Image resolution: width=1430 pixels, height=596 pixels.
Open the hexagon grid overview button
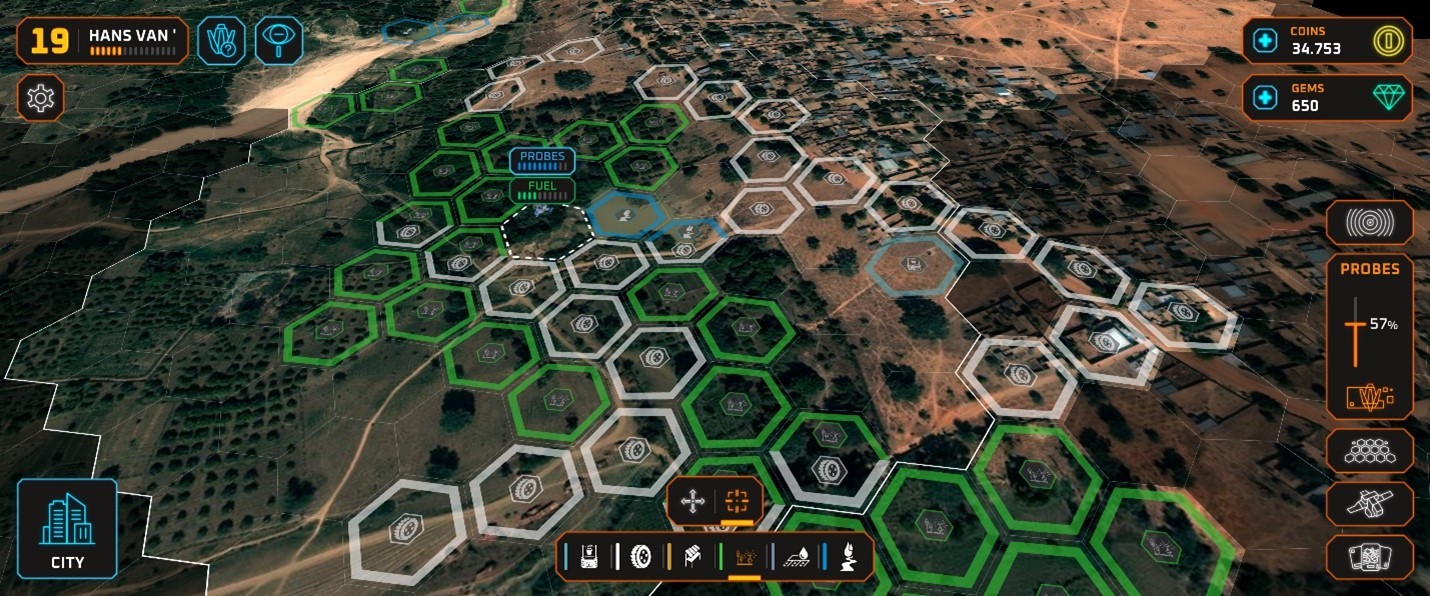point(1369,451)
